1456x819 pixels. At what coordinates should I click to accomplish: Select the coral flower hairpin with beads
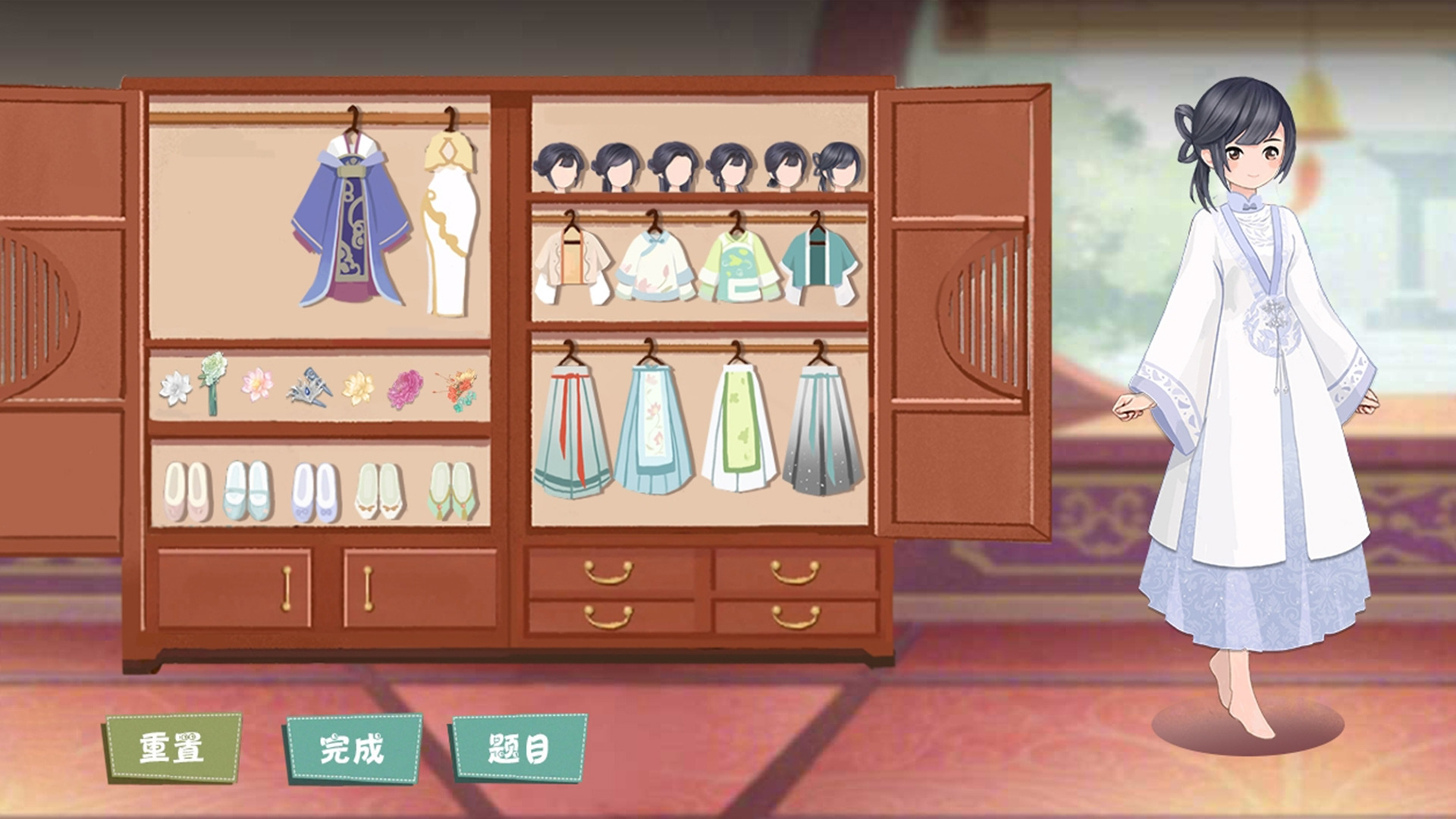pyautogui.click(x=455, y=387)
